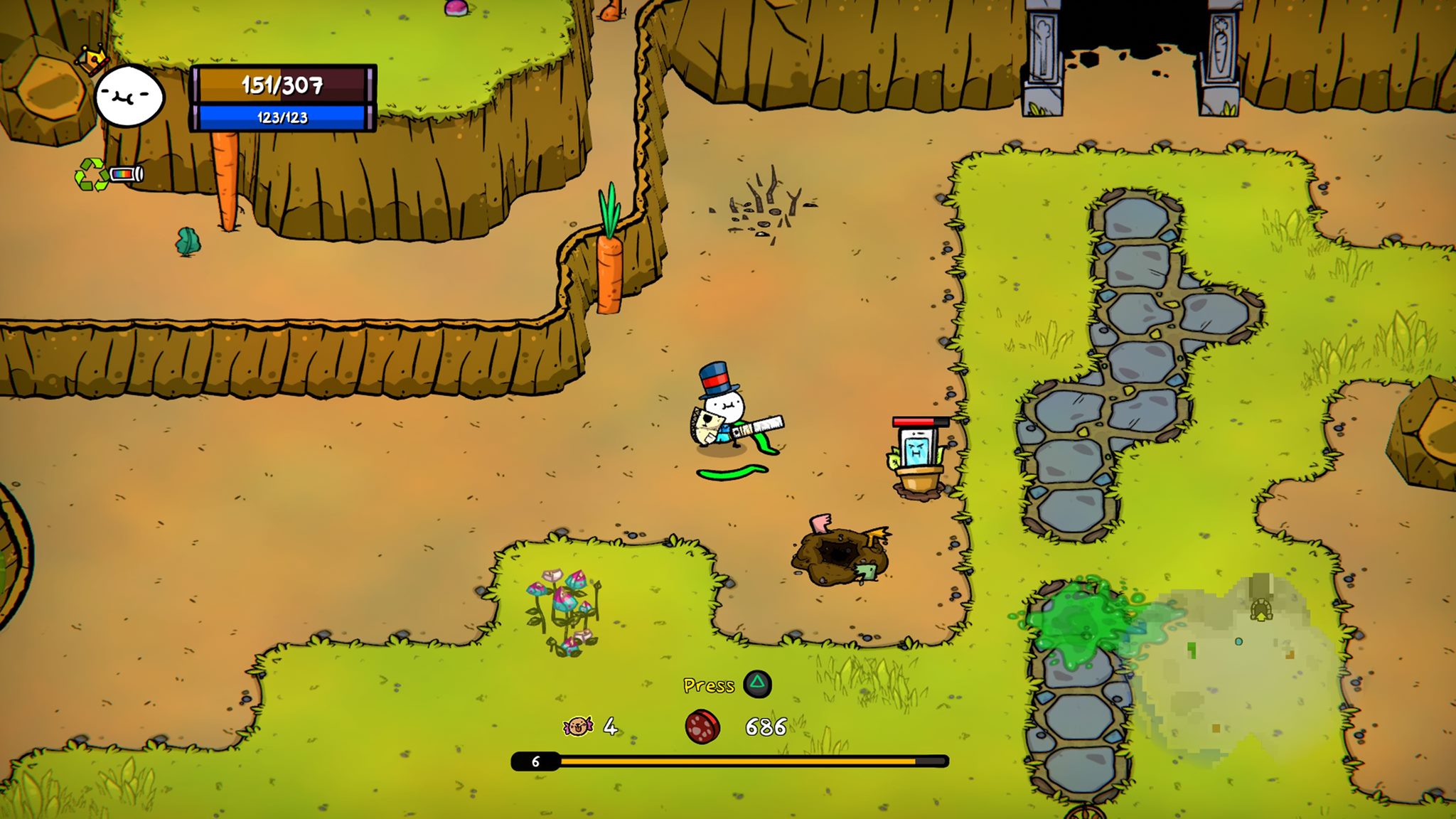This screenshot has height=819, width=1456.
Task: Click the white blob player portrait
Action: pyautogui.click(x=129, y=95)
